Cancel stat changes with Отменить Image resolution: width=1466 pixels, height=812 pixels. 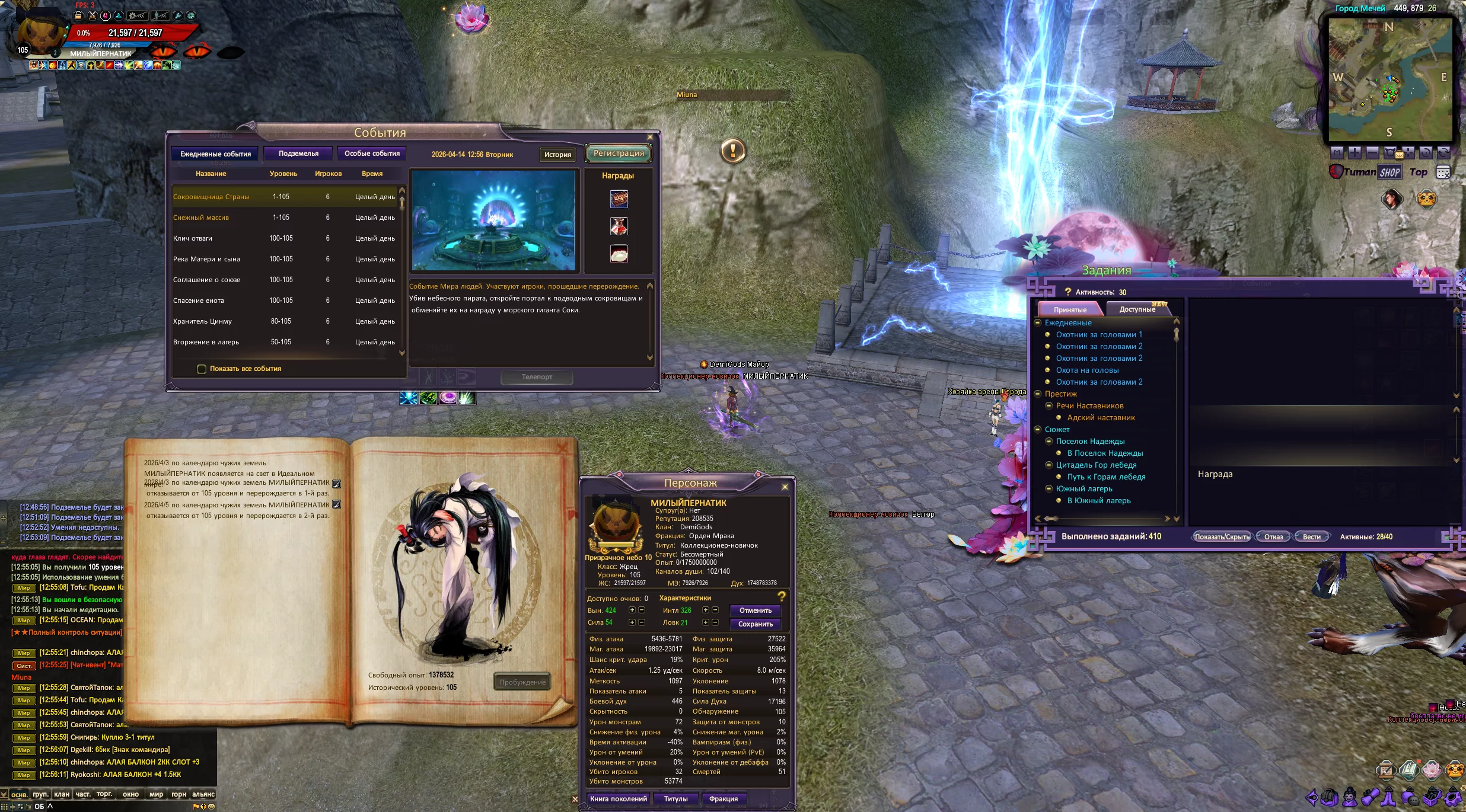click(x=755, y=610)
